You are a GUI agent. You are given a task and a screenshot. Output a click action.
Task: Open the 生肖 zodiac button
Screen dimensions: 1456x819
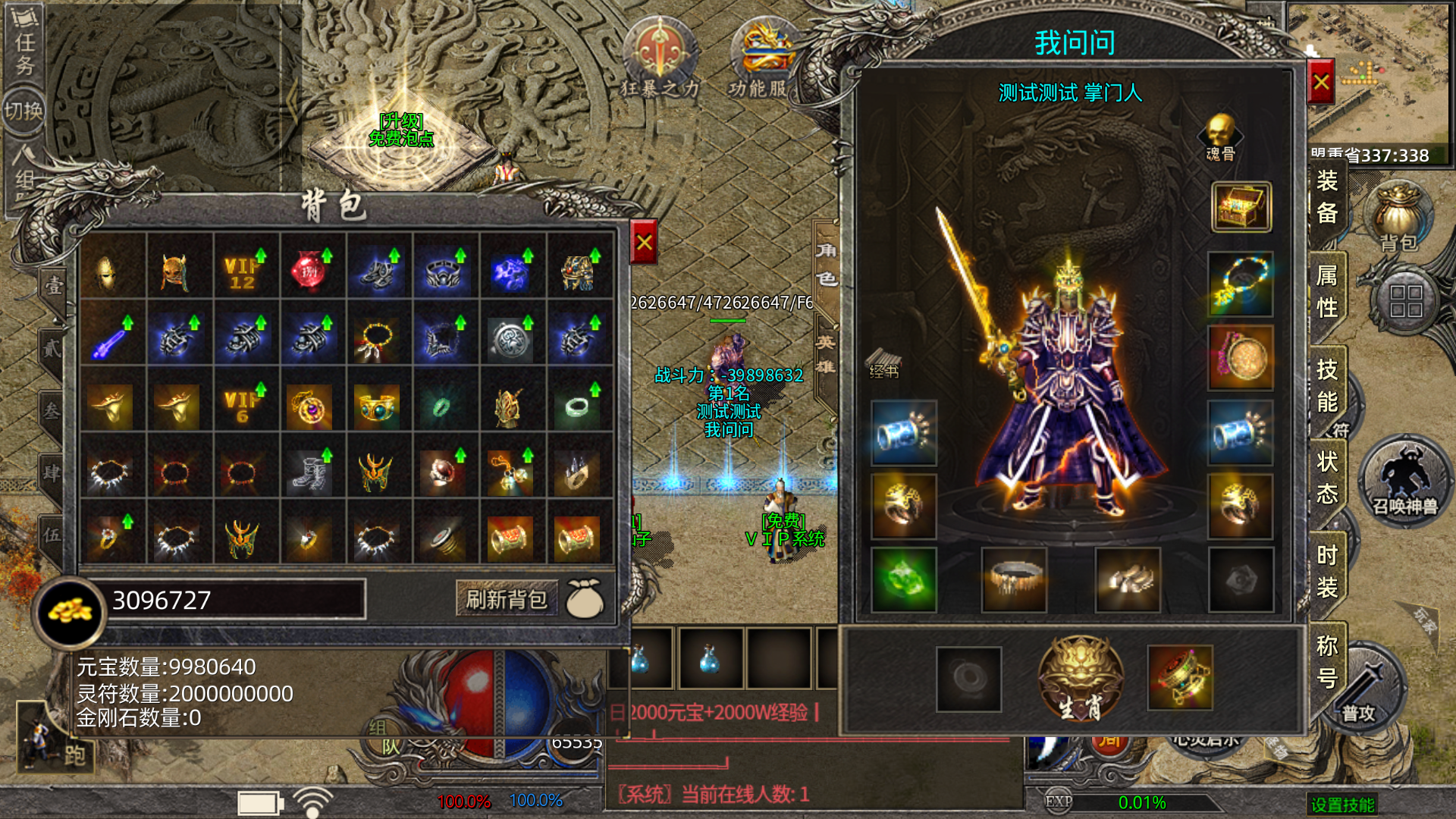pyautogui.click(x=1080, y=679)
